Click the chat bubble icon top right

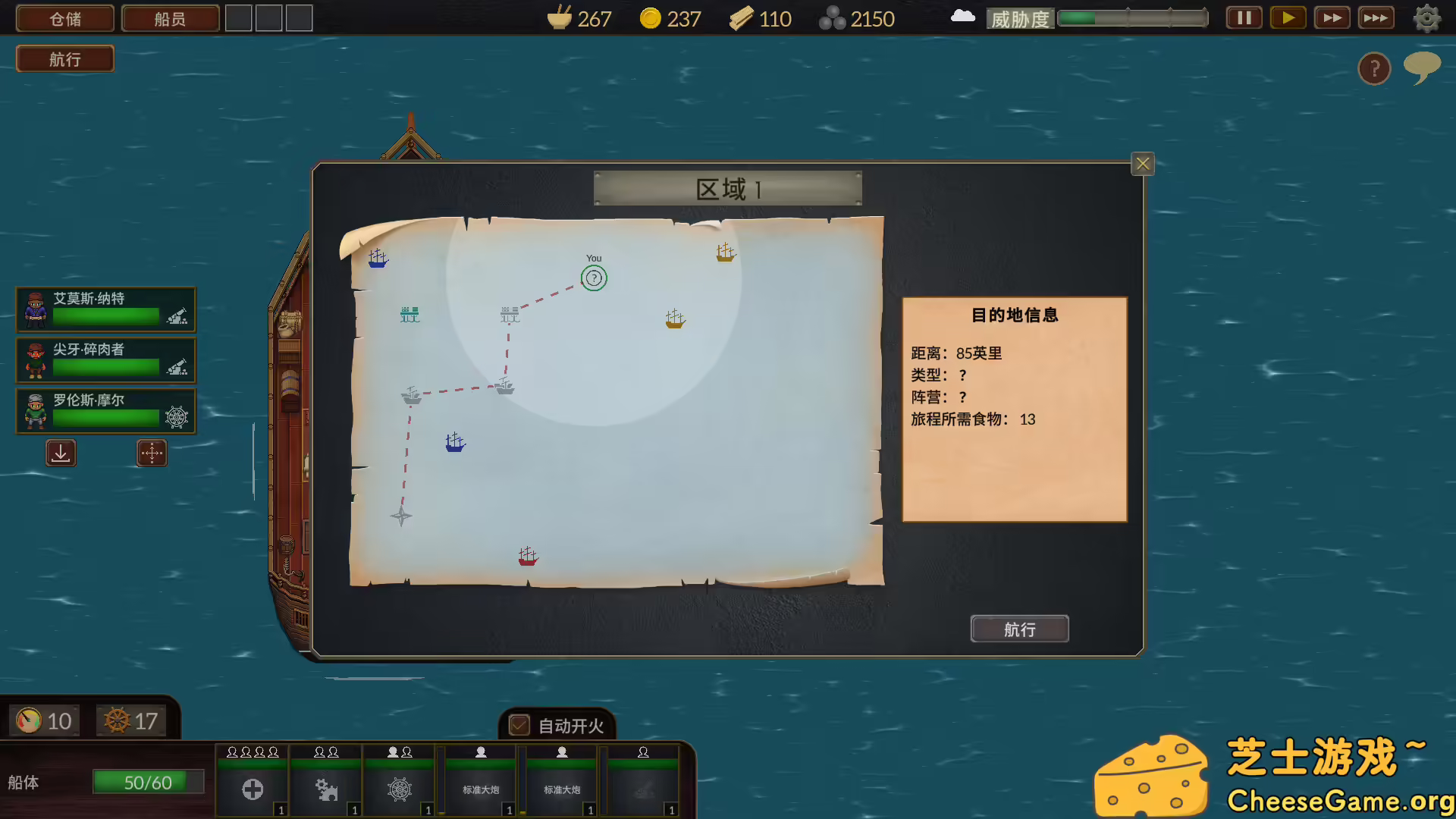(x=1422, y=67)
